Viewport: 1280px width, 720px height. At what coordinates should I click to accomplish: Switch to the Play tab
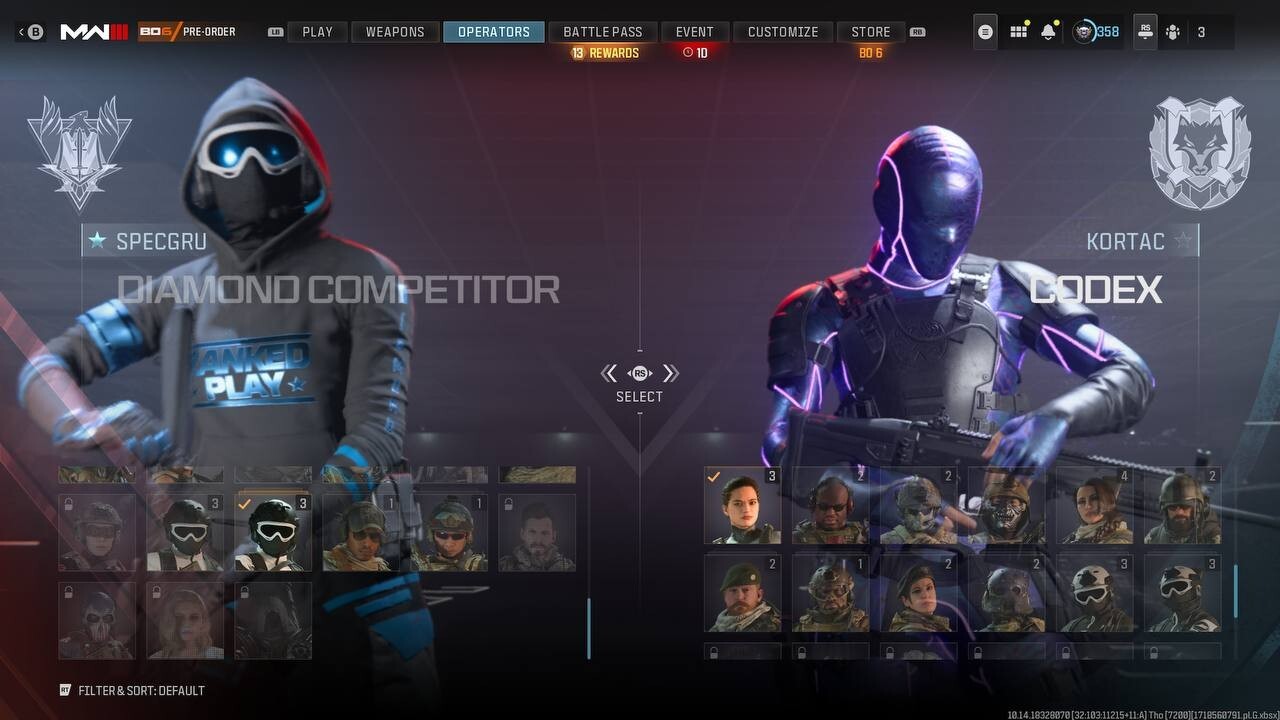pyautogui.click(x=317, y=32)
